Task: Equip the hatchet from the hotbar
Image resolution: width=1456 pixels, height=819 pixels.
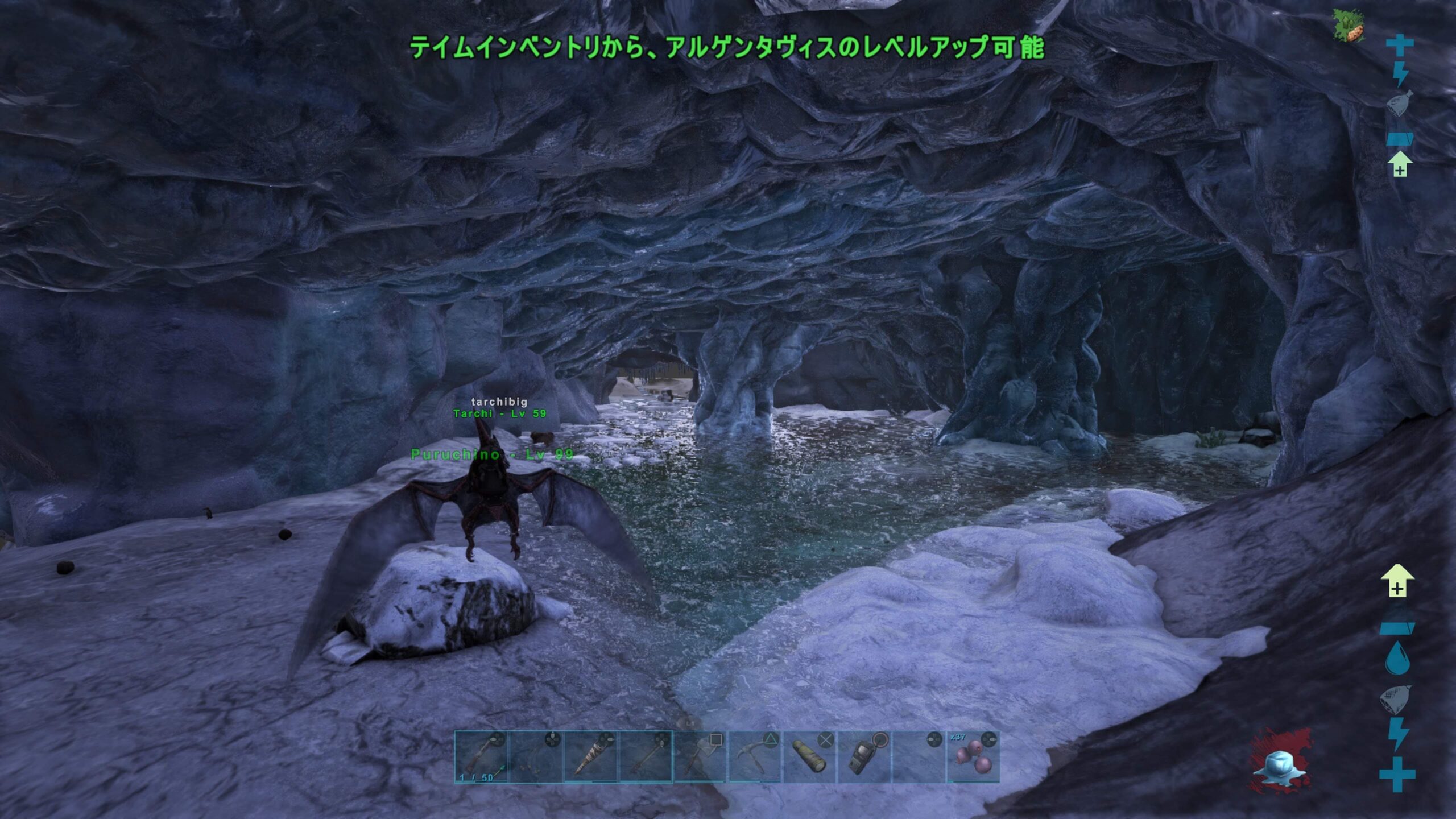Action: (700, 757)
